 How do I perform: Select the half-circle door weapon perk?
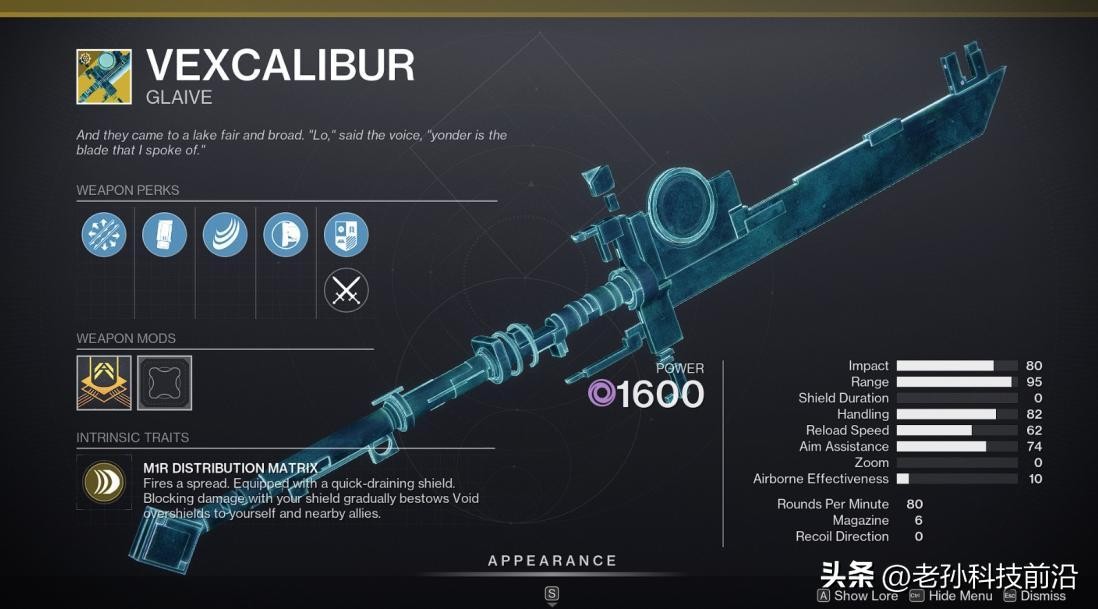(286, 235)
